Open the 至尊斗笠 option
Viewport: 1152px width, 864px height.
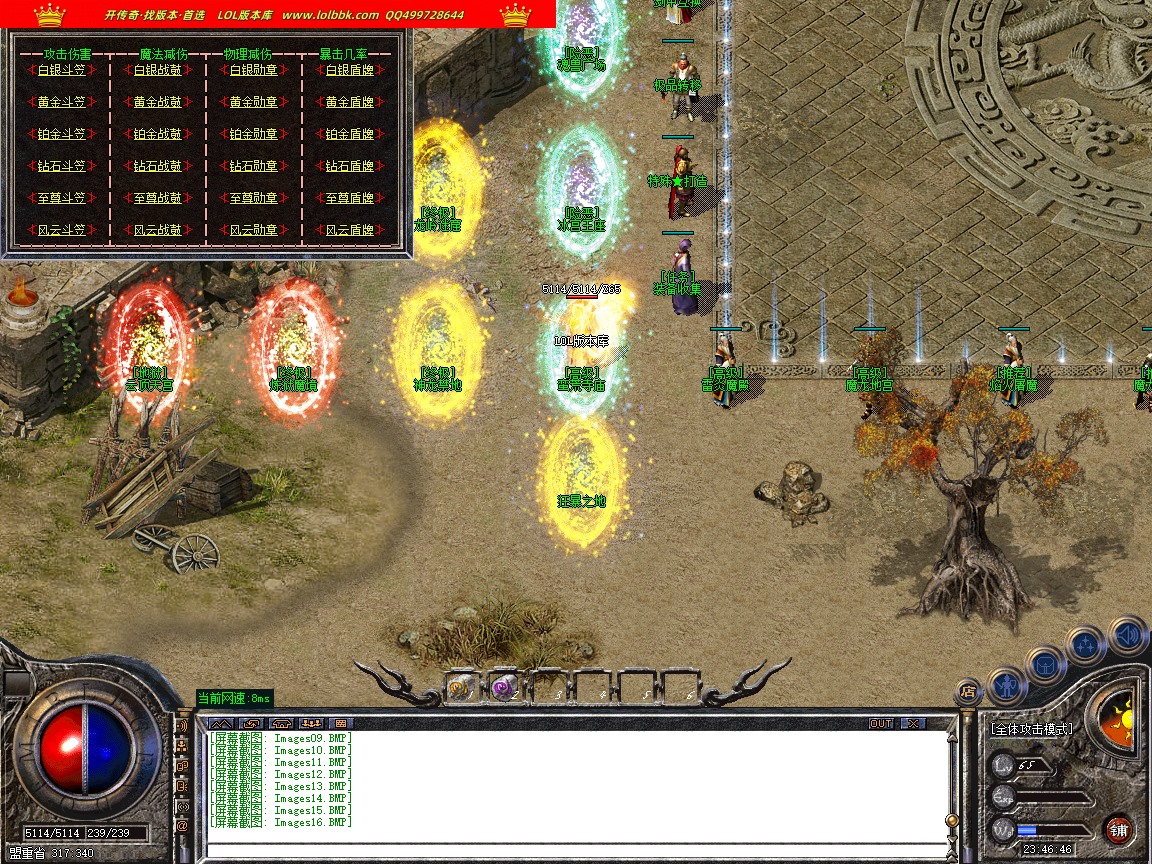click(x=61, y=198)
